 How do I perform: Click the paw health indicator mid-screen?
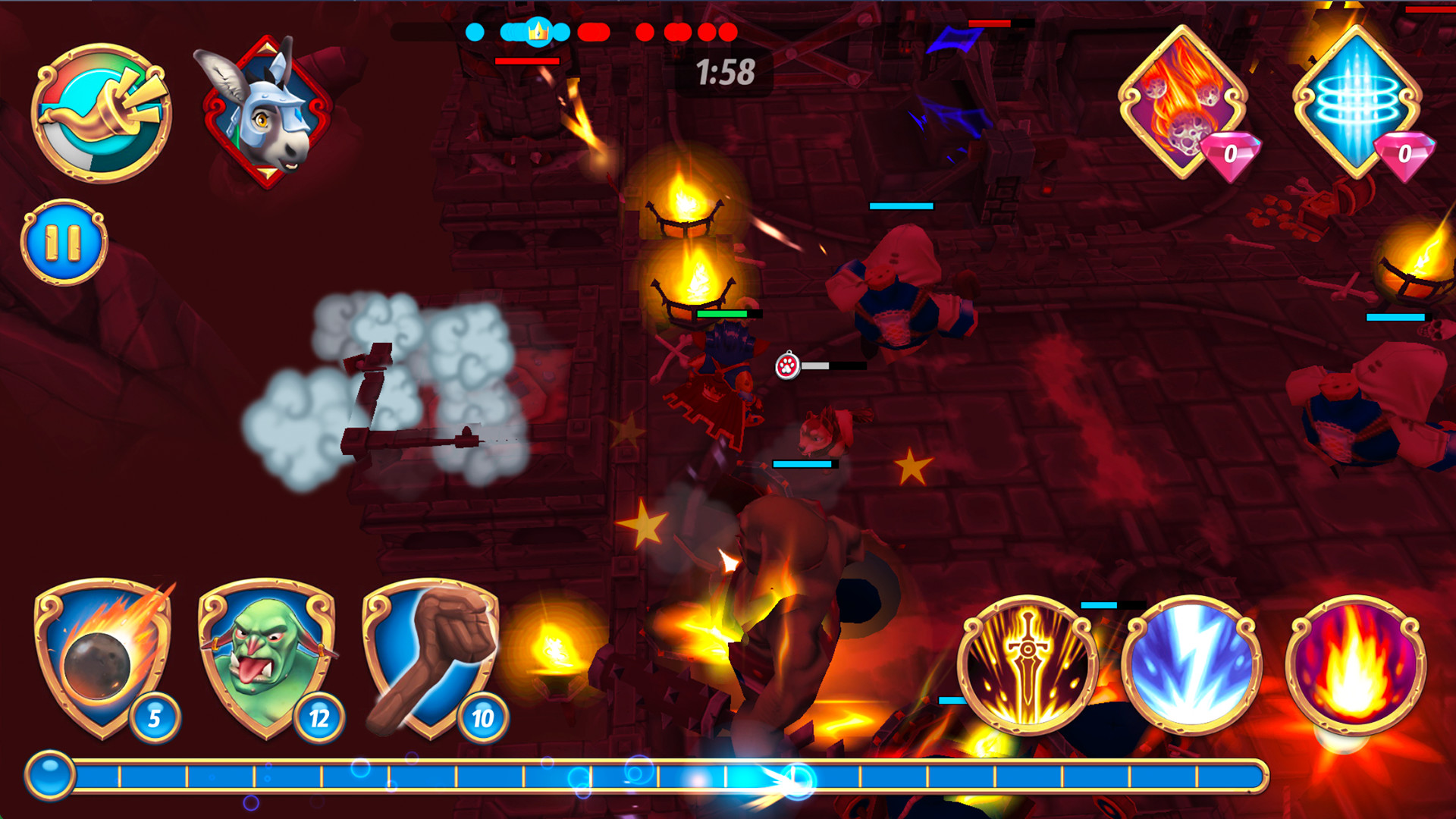point(786,366)
